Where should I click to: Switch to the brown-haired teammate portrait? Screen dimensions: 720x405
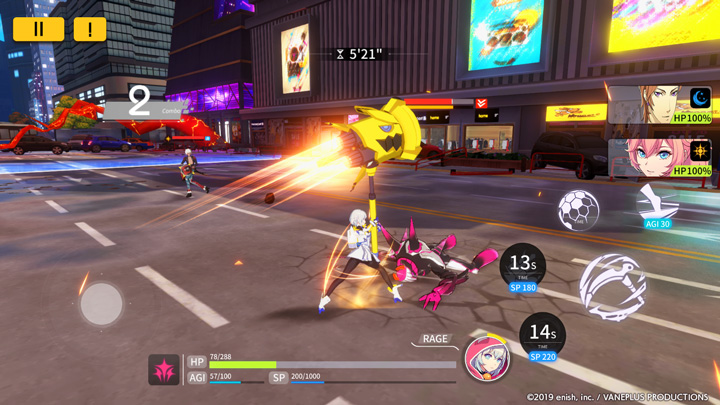tap(660, 106)
